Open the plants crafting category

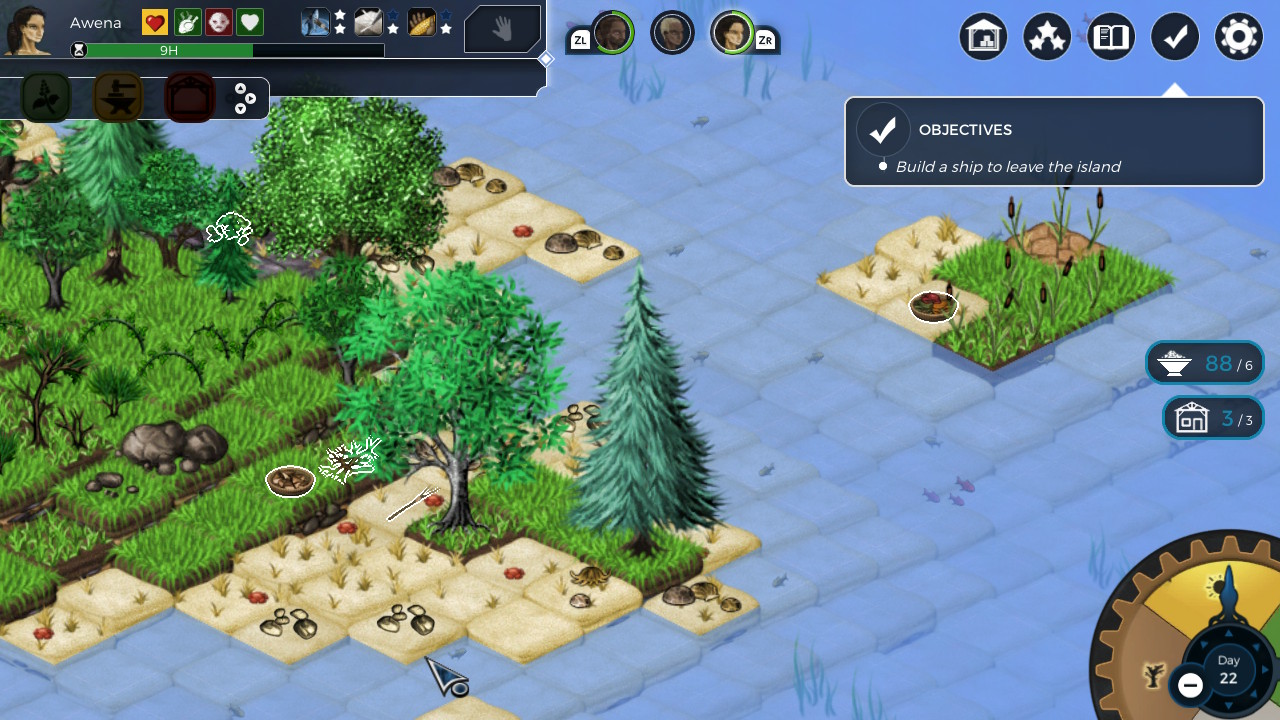tap(46, 97)
